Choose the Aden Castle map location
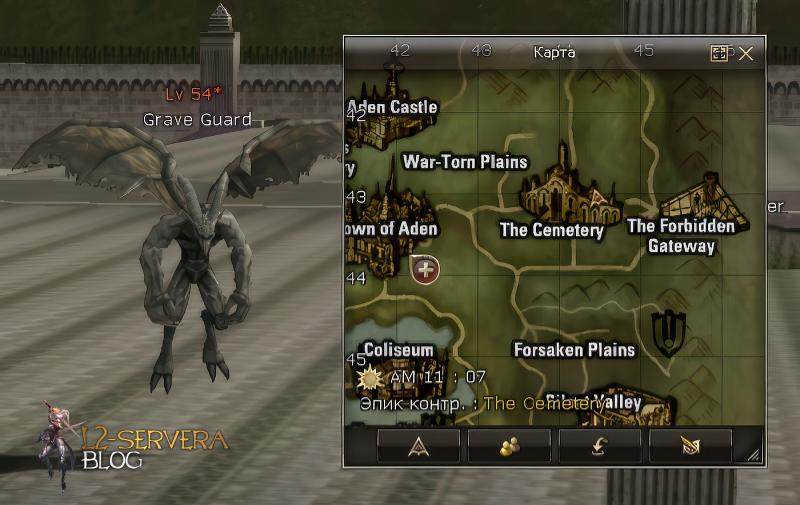800x505 pixels. [392, 106]
